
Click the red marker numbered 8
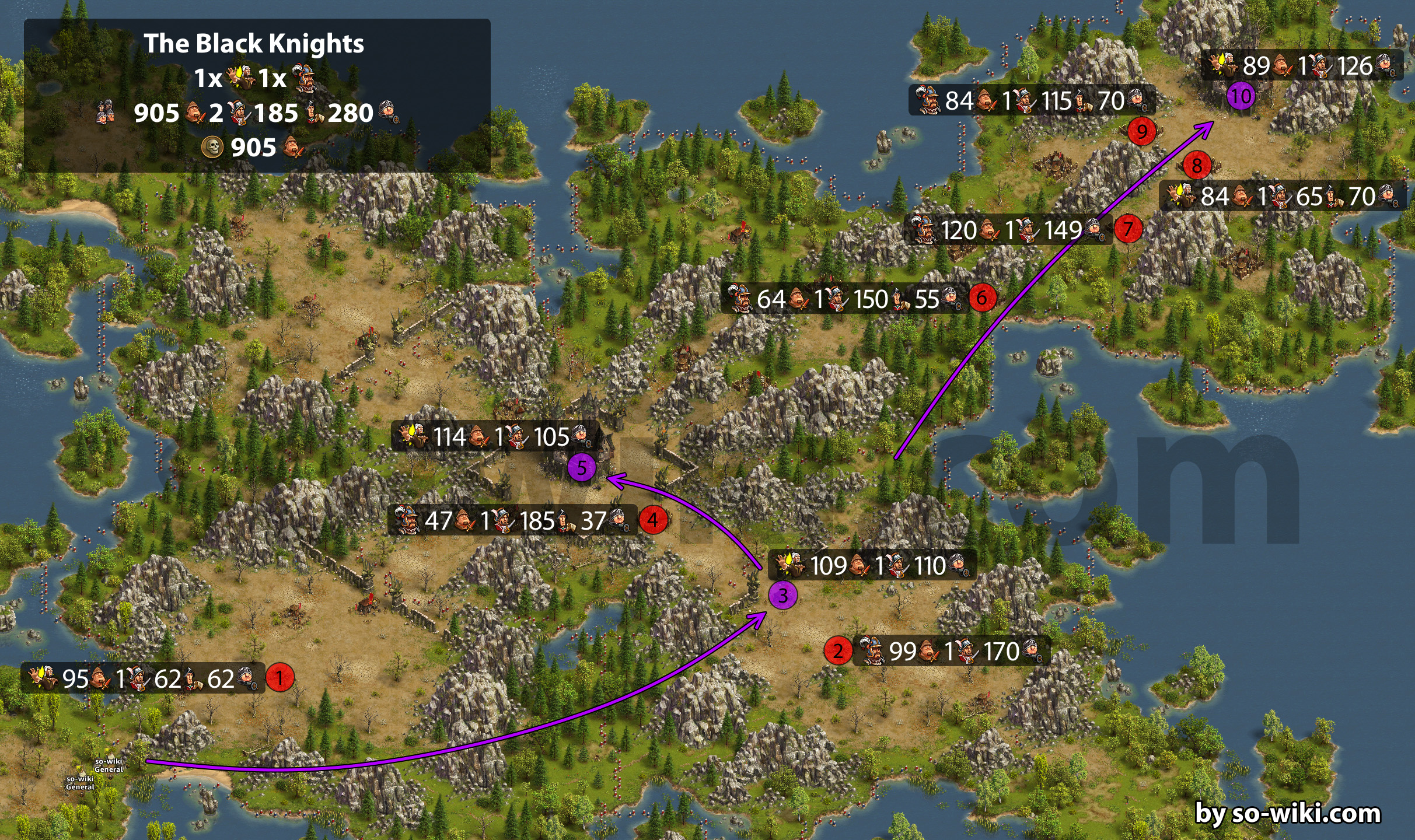(x=1197, y=166)
